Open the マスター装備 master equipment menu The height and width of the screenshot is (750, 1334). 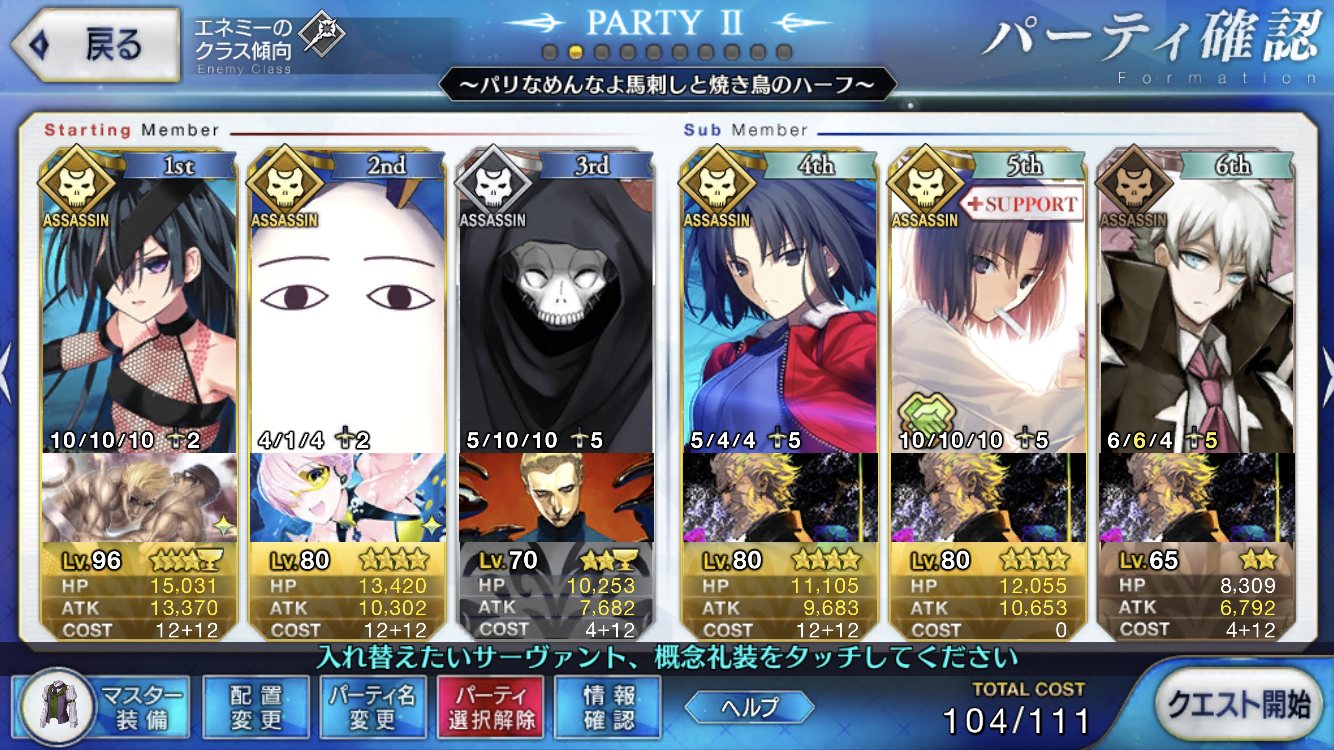(98, 706)
